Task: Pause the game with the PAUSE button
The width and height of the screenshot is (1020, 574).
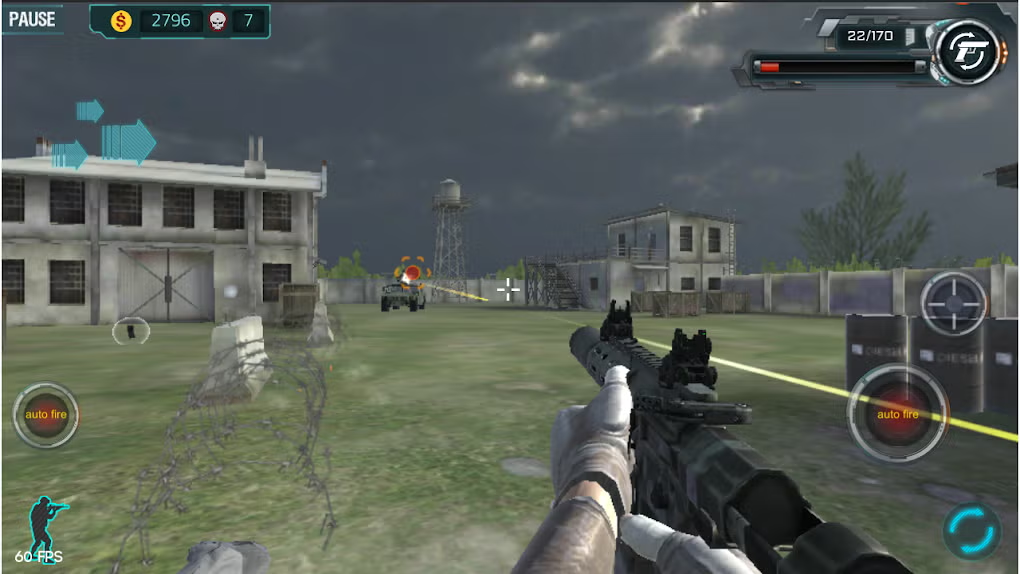Action: click(x=32, y=18)
